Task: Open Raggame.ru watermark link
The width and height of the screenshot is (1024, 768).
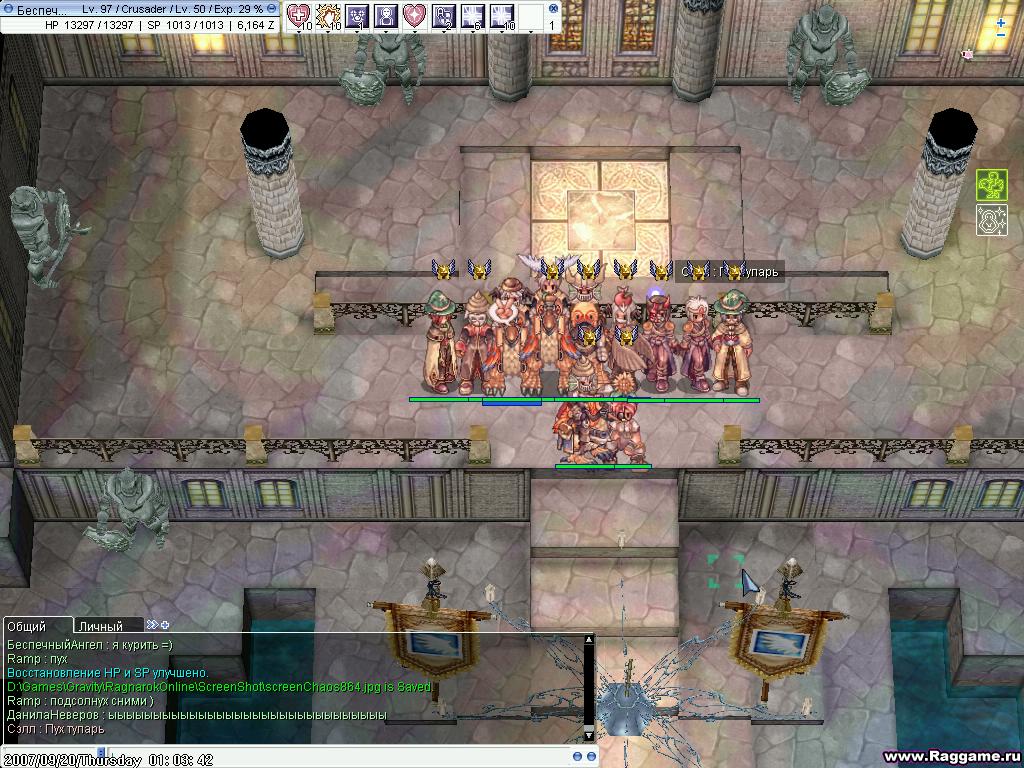Action: 950,756
